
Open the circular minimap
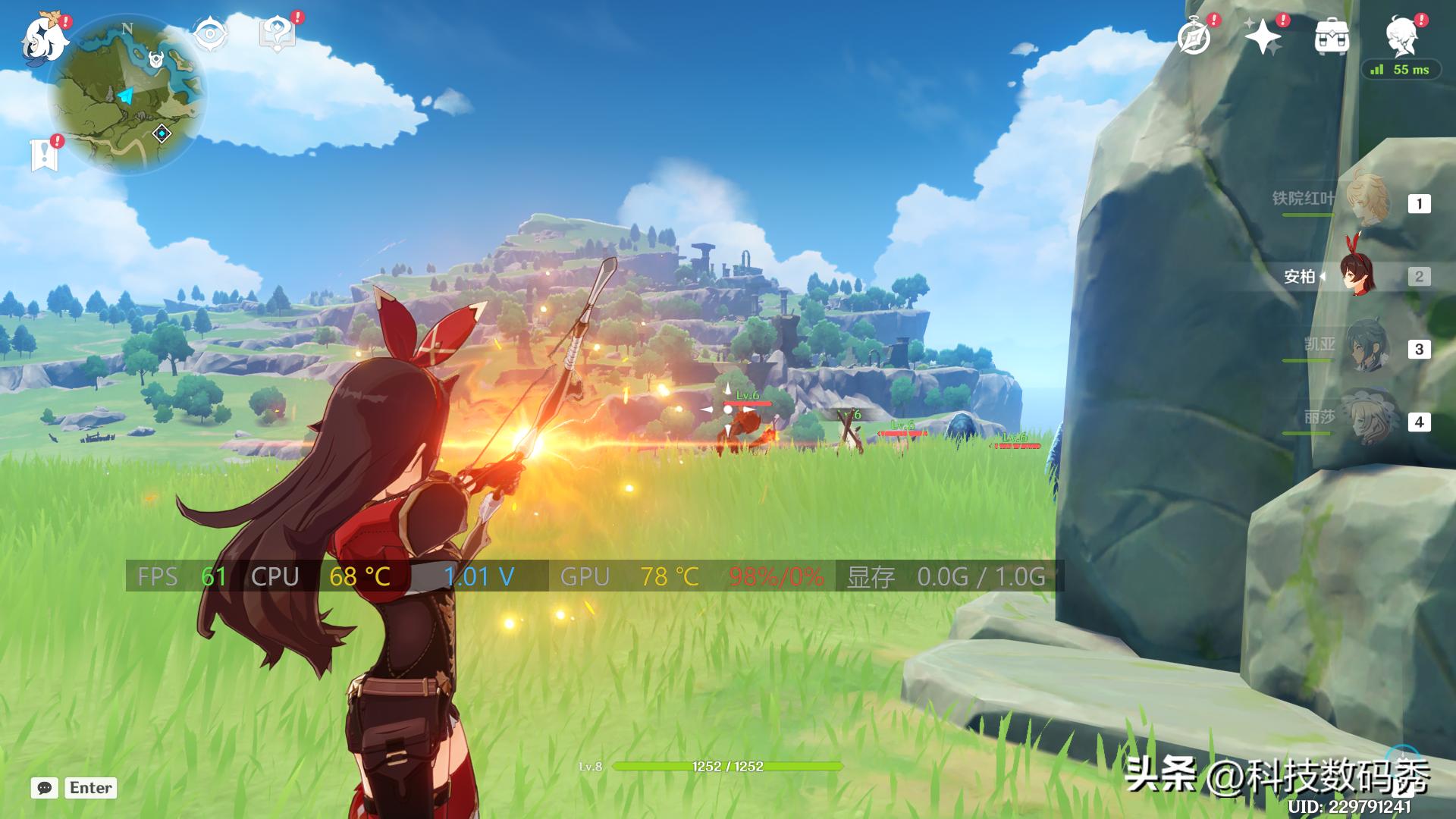tap(127, 95)
